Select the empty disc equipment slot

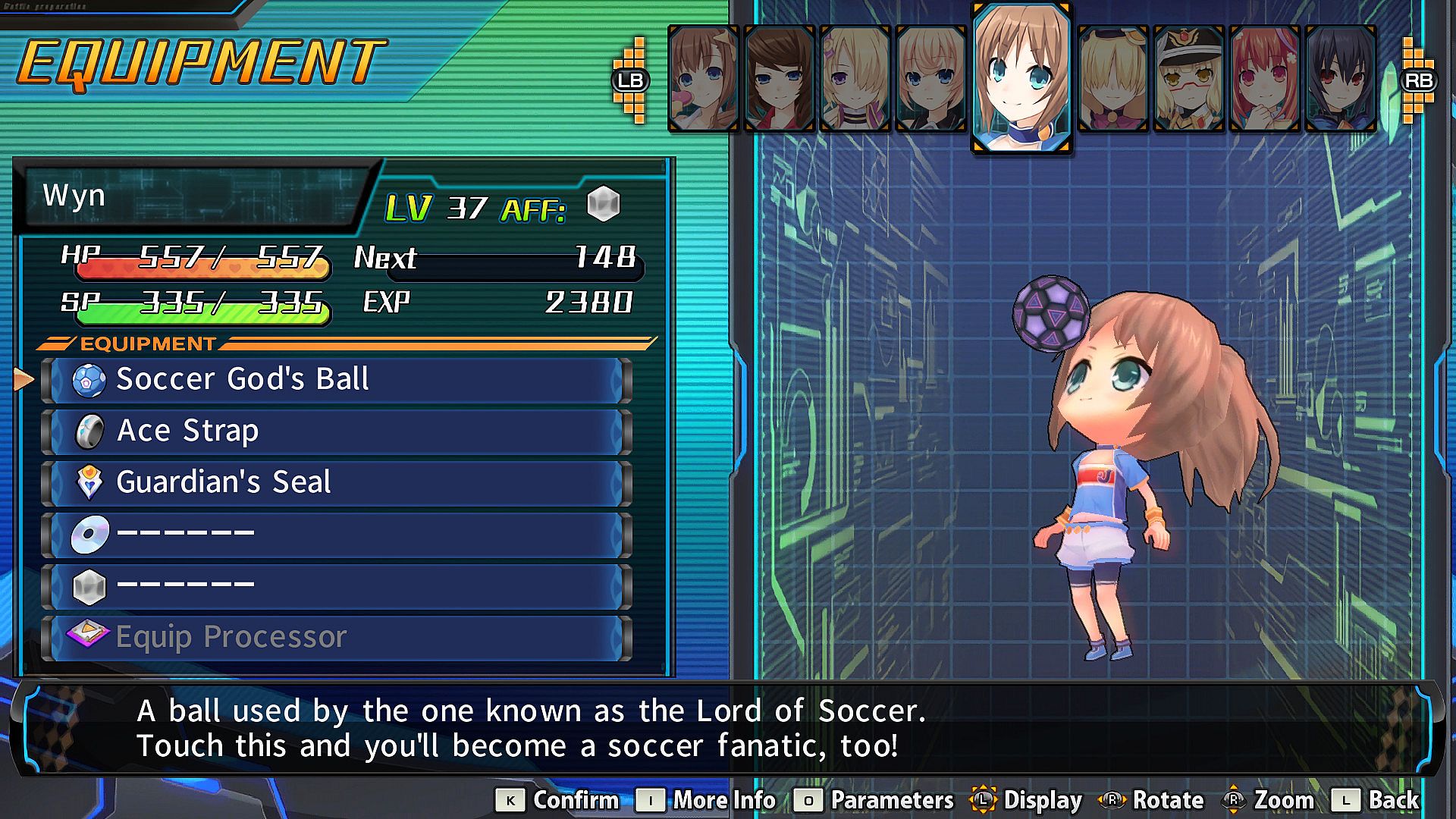point(336,535)
